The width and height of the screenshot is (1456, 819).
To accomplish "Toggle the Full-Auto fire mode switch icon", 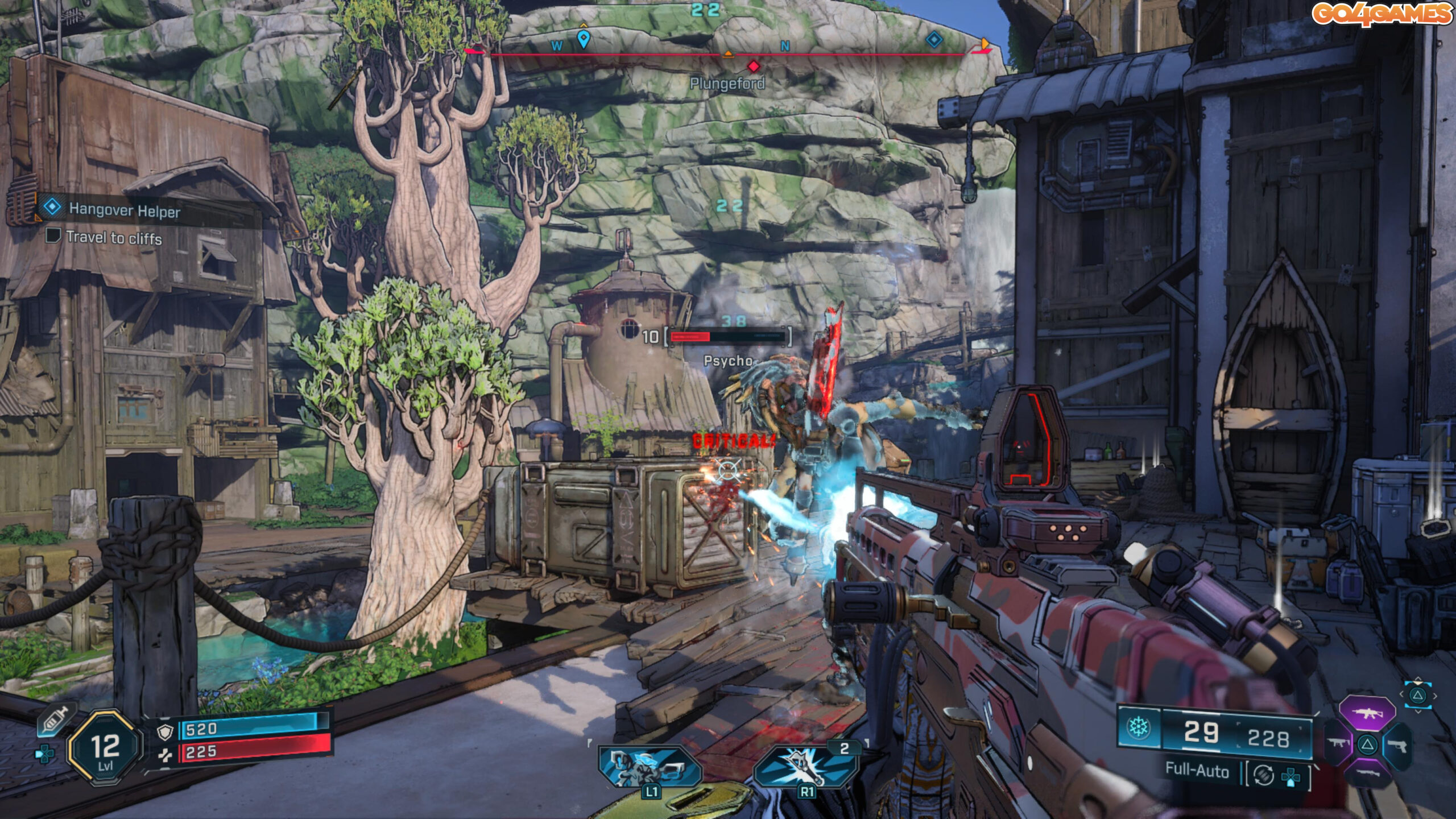I will [x=1264, y=775].
